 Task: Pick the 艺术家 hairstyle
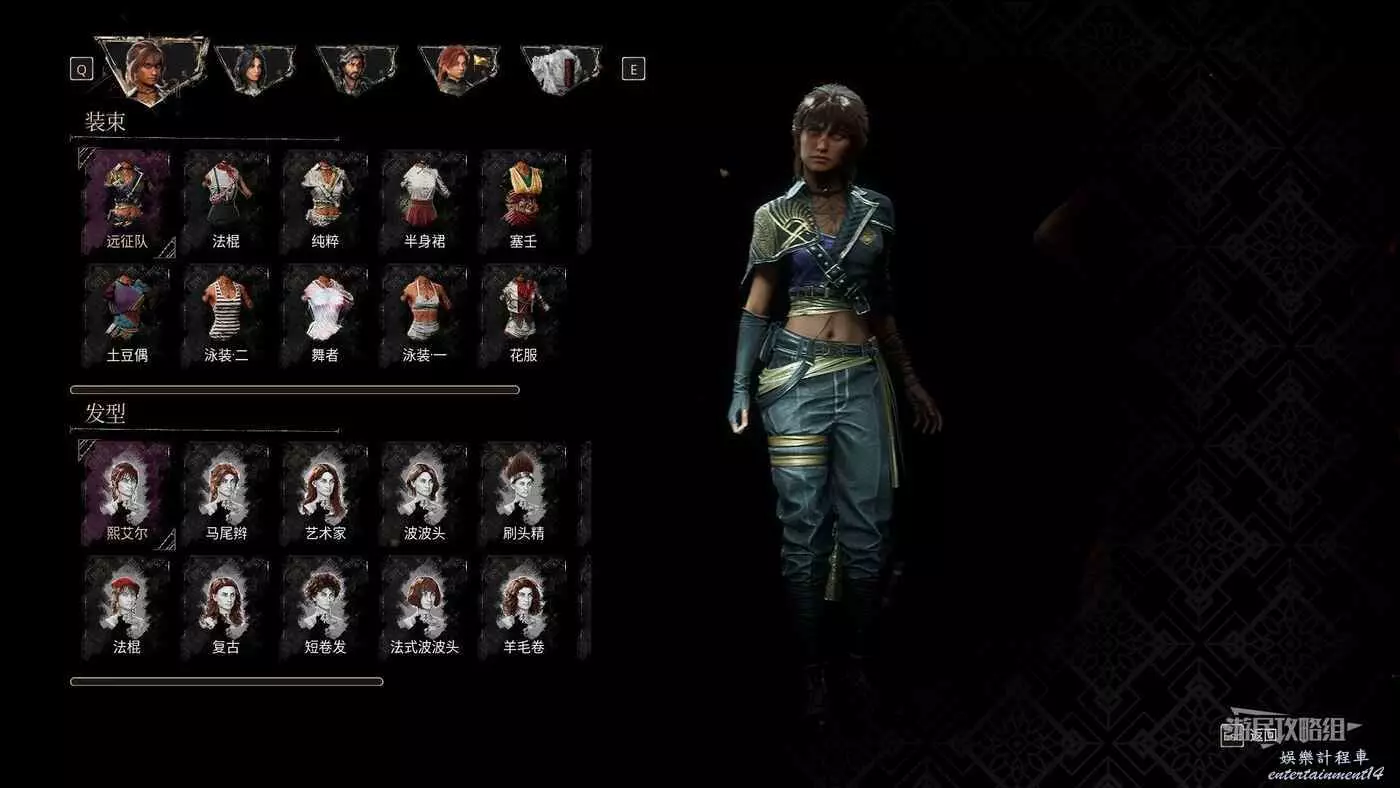point(325,492)
